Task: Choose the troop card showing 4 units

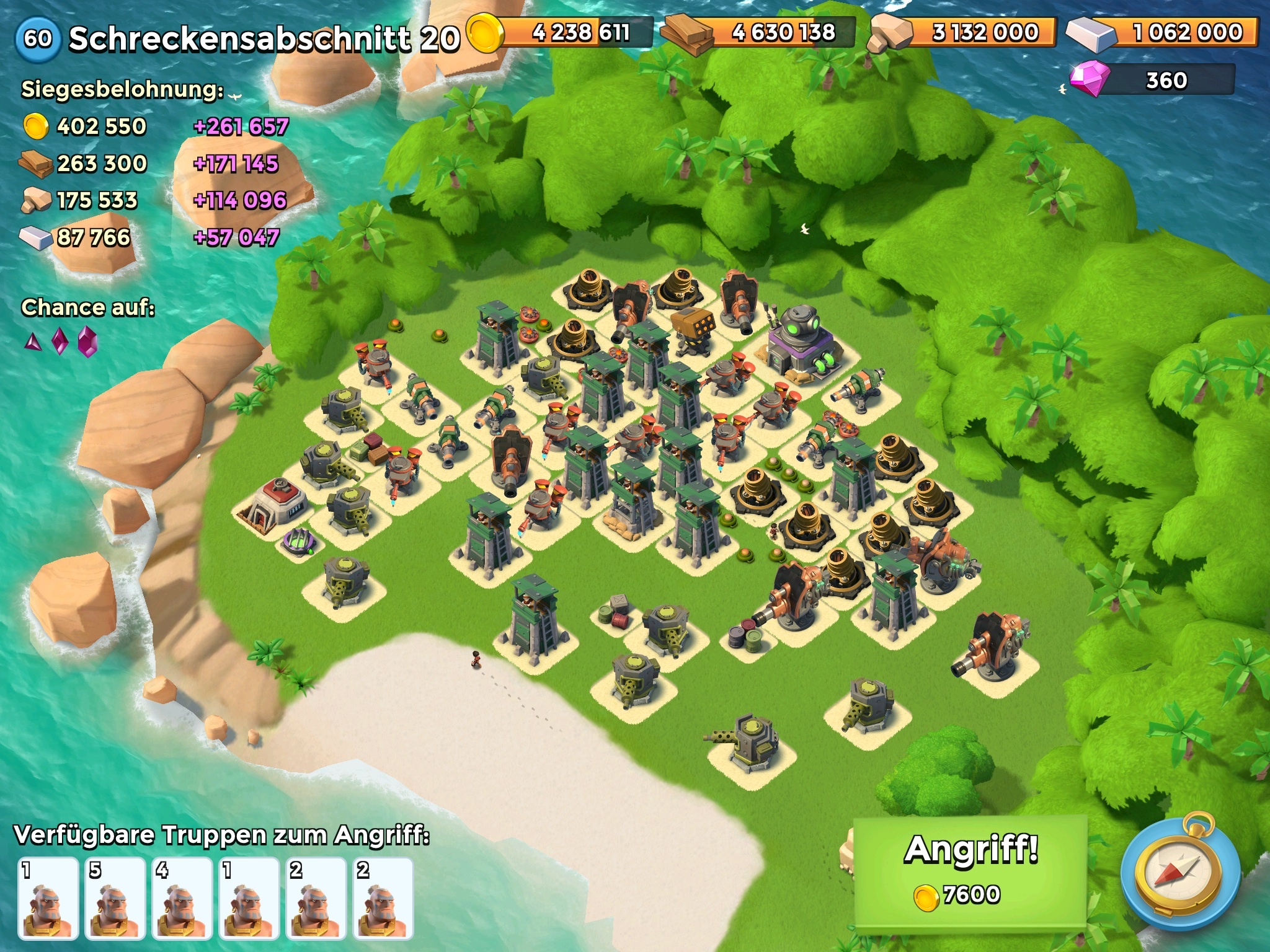Action: (x=182, y=898)
